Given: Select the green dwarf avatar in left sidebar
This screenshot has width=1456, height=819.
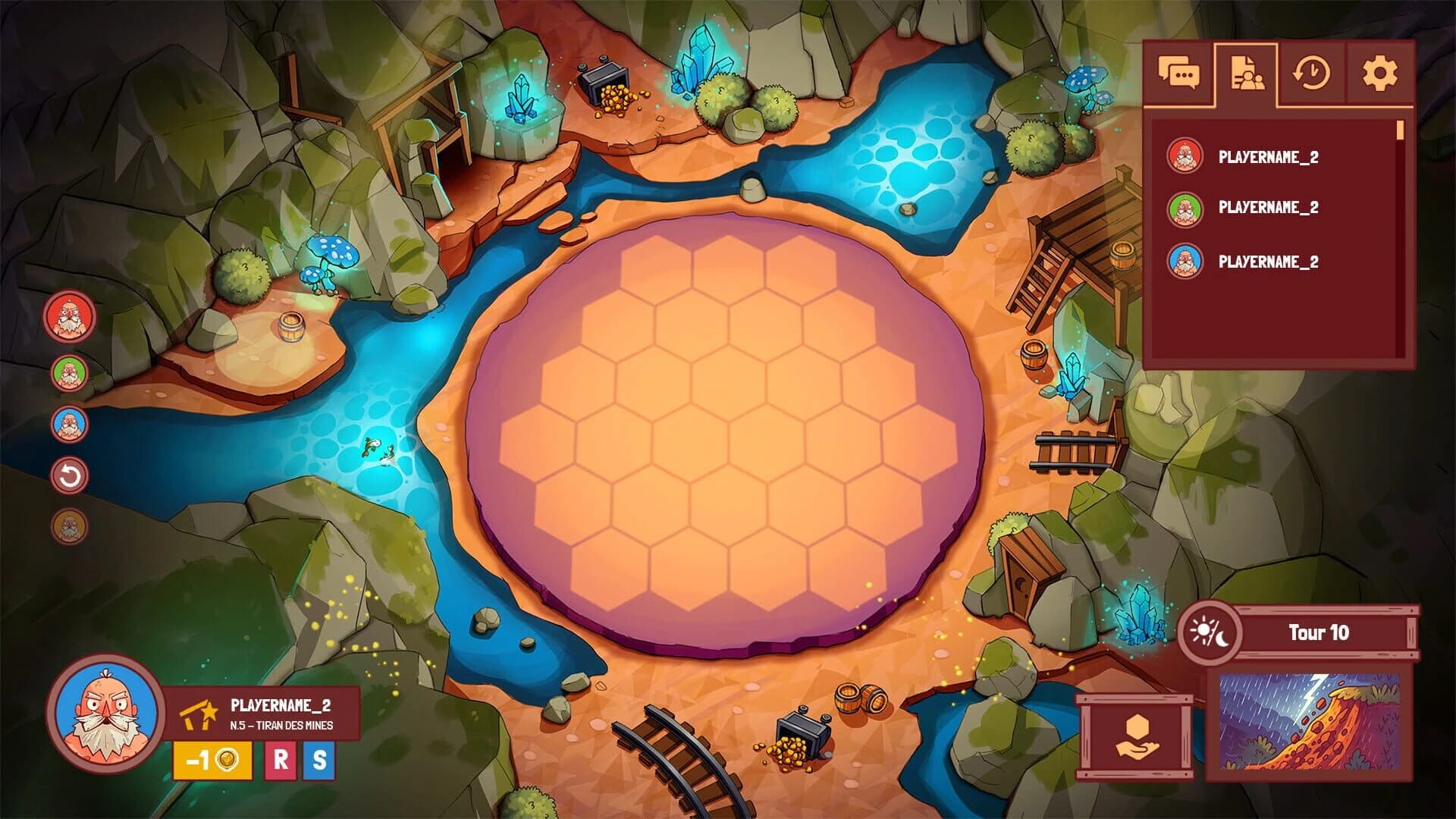Looking at the screenshot, I should pos(69,373).
